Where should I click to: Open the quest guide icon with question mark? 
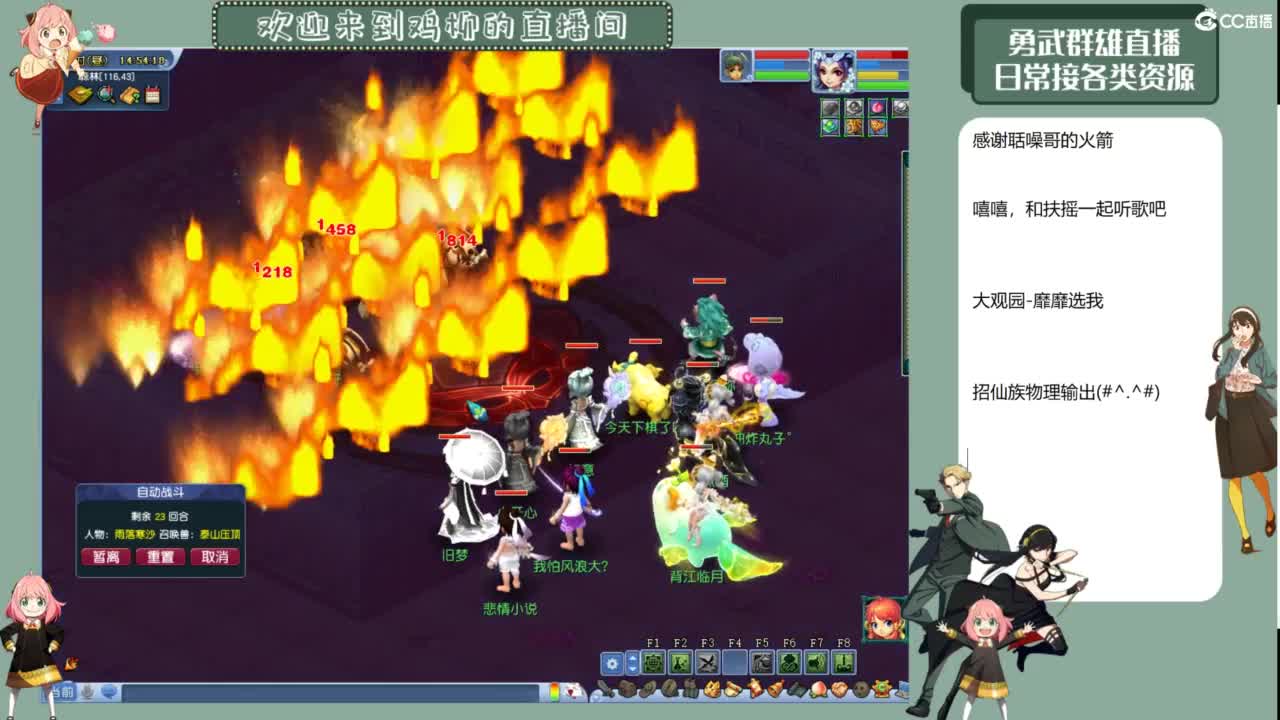[x=130, y=95]
